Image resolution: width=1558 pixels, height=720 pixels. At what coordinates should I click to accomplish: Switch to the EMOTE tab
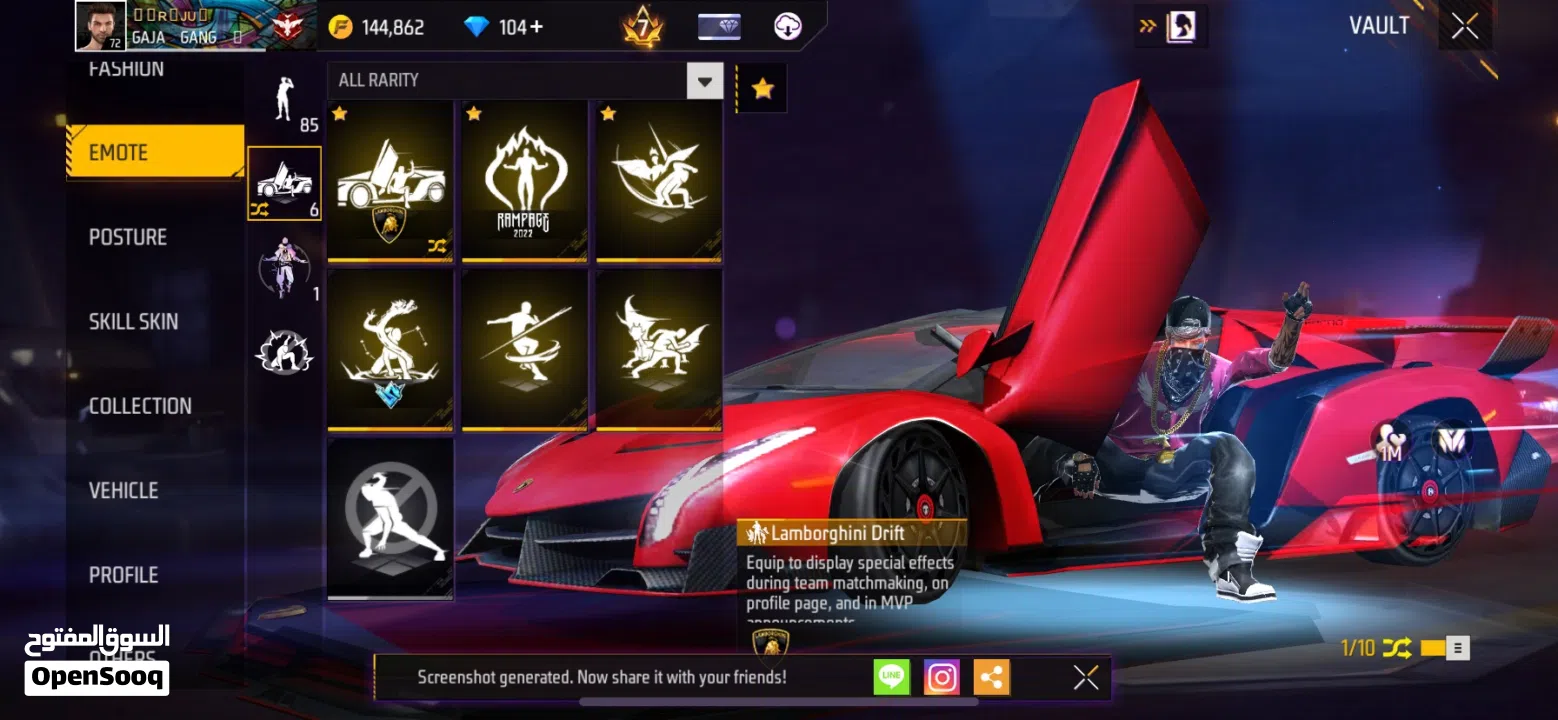155,151
